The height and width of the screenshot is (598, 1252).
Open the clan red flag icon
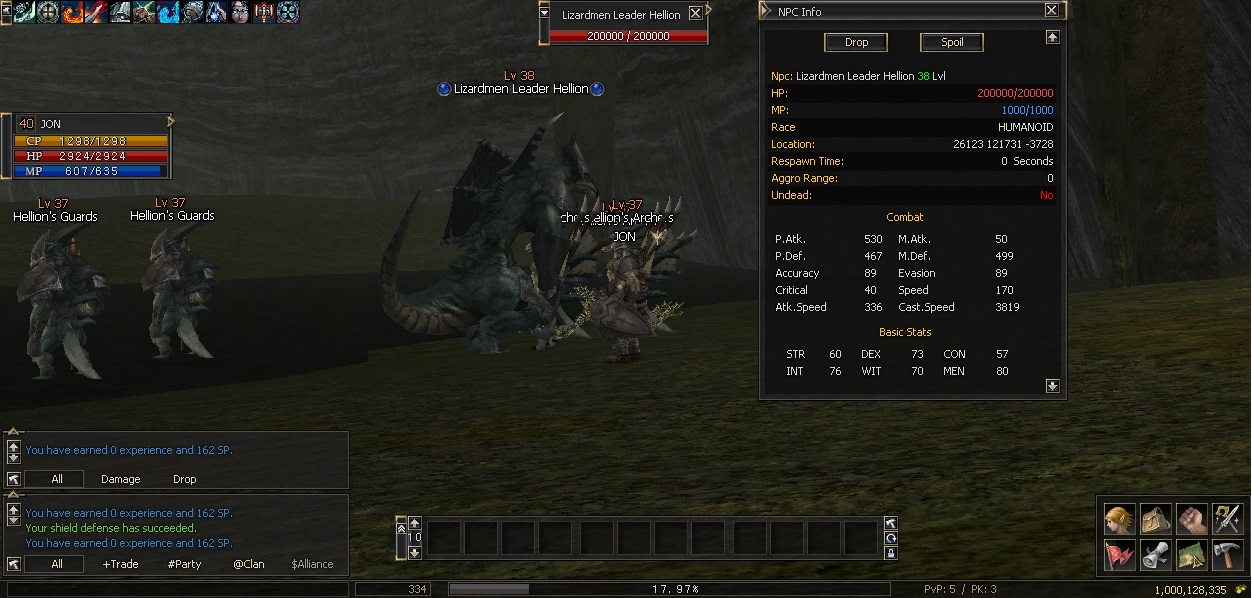1120,553
